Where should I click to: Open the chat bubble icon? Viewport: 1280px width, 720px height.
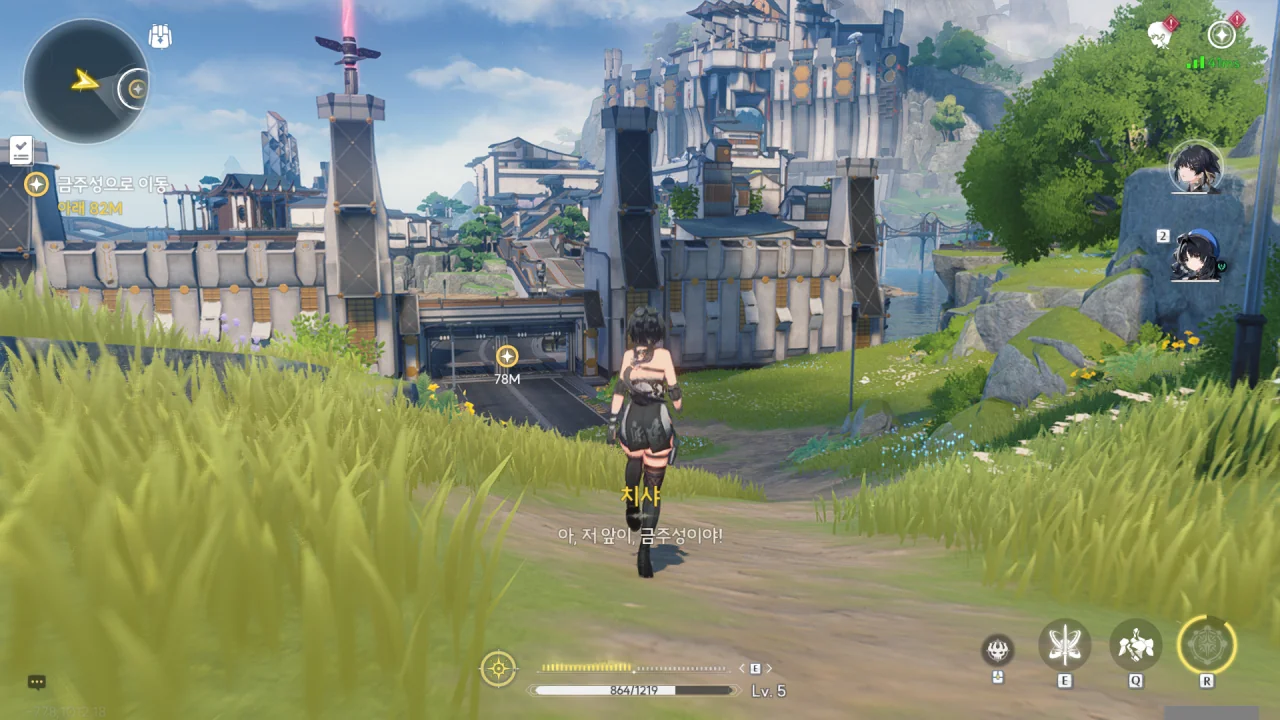(37, 682)
